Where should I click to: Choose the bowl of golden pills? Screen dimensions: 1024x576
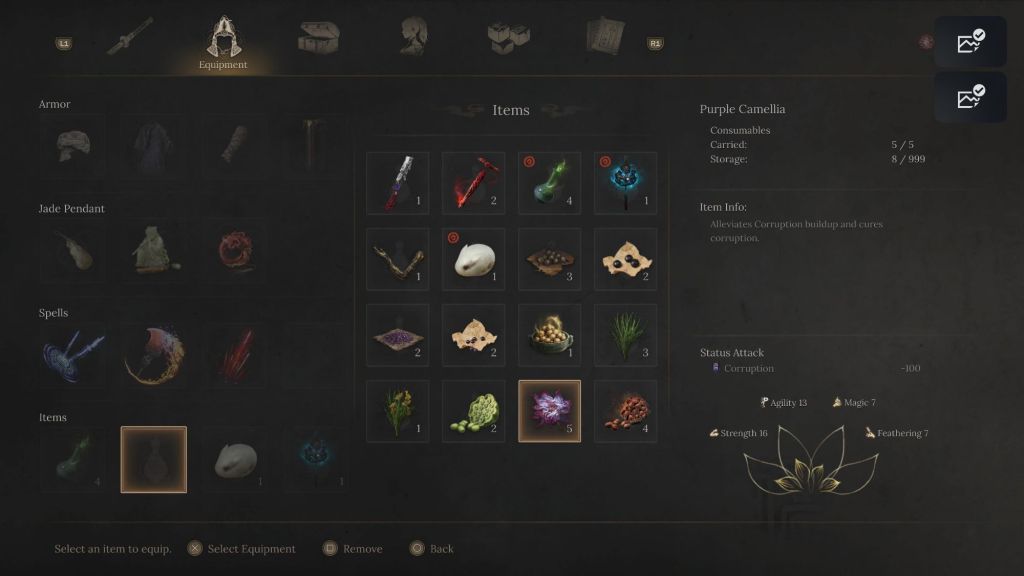click(549, 335)
